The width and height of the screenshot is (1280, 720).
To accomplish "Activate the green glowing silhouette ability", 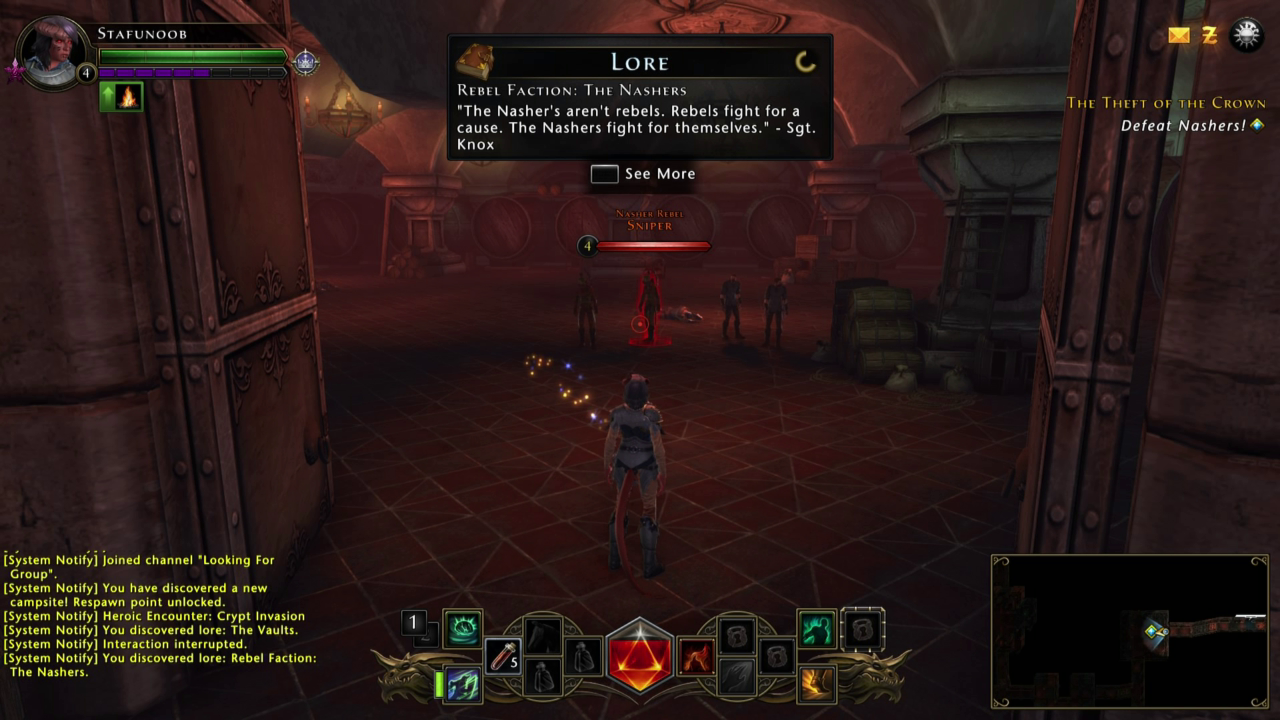I will (817, 629).
